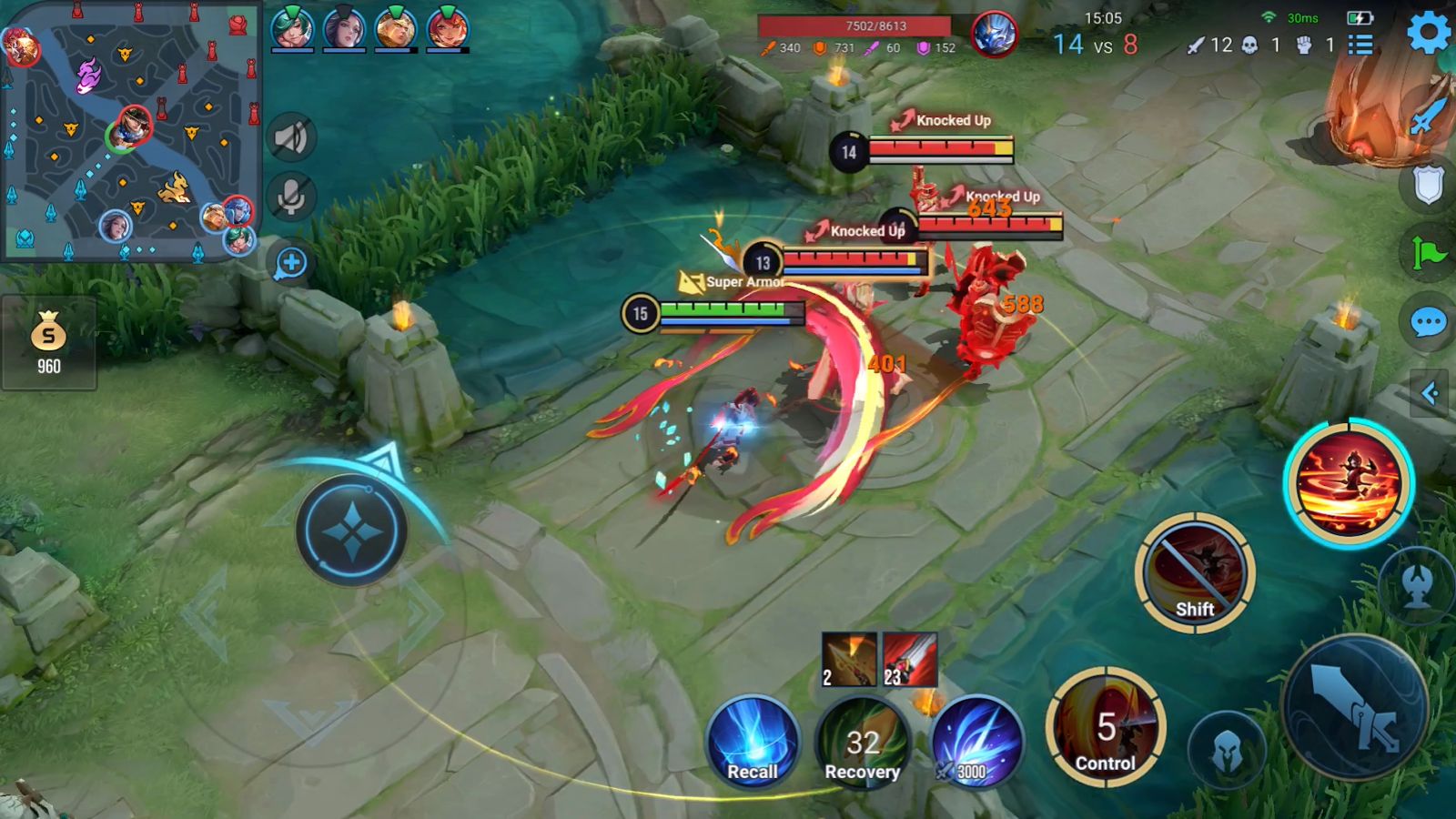This screenshot has width=1456, height=819.
Task: Open the scoreboard list icon
Action: (x=1360, y=45)
